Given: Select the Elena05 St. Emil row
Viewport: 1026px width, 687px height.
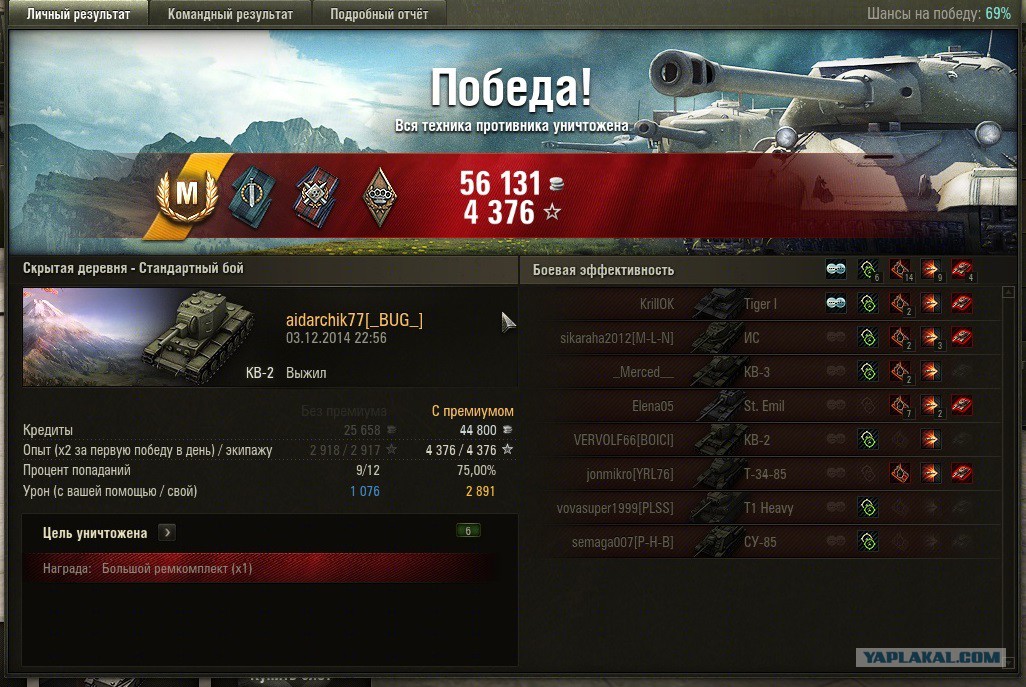Looking at the screenshot, I should [760, 406].
